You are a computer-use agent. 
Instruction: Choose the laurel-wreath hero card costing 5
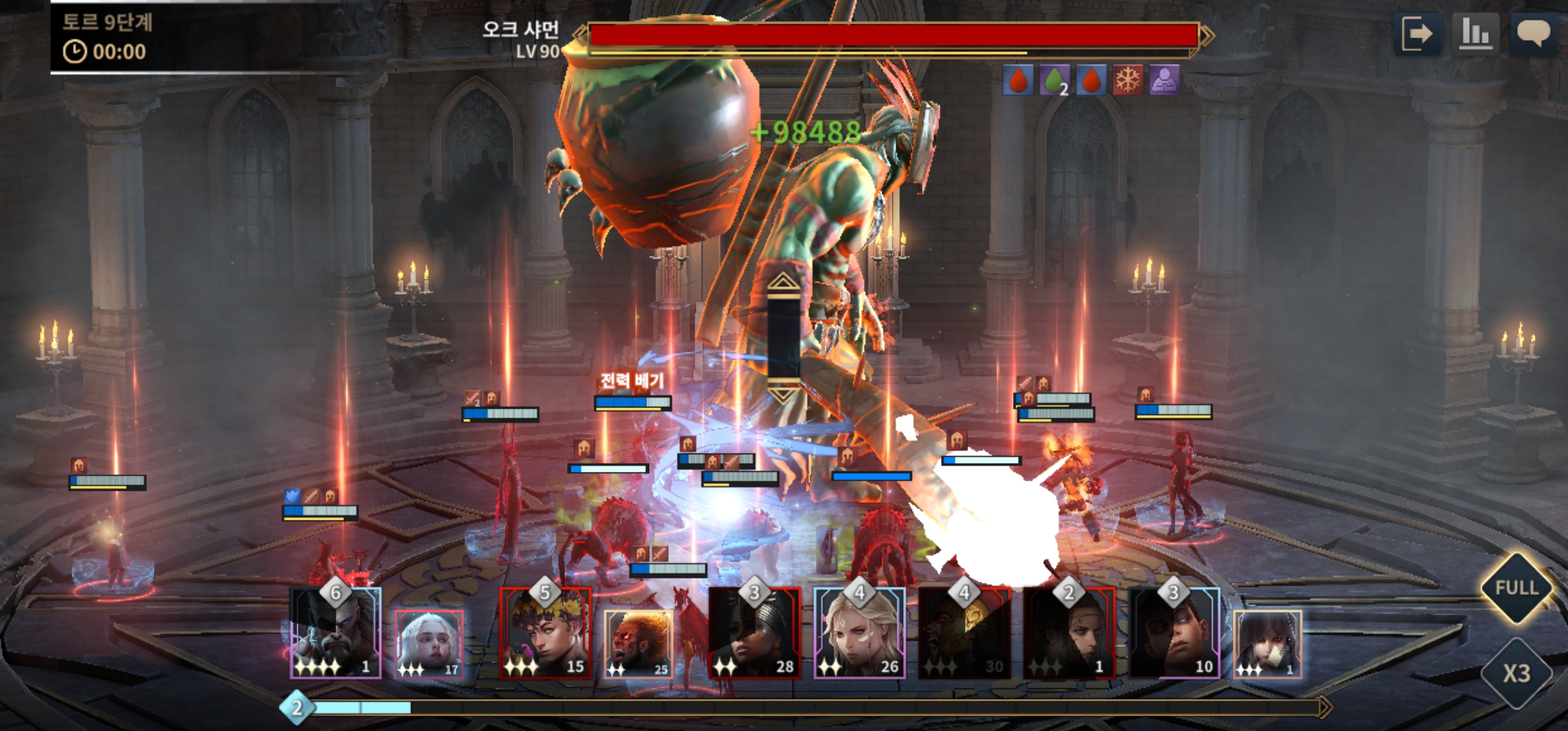[x=545, y=634]
